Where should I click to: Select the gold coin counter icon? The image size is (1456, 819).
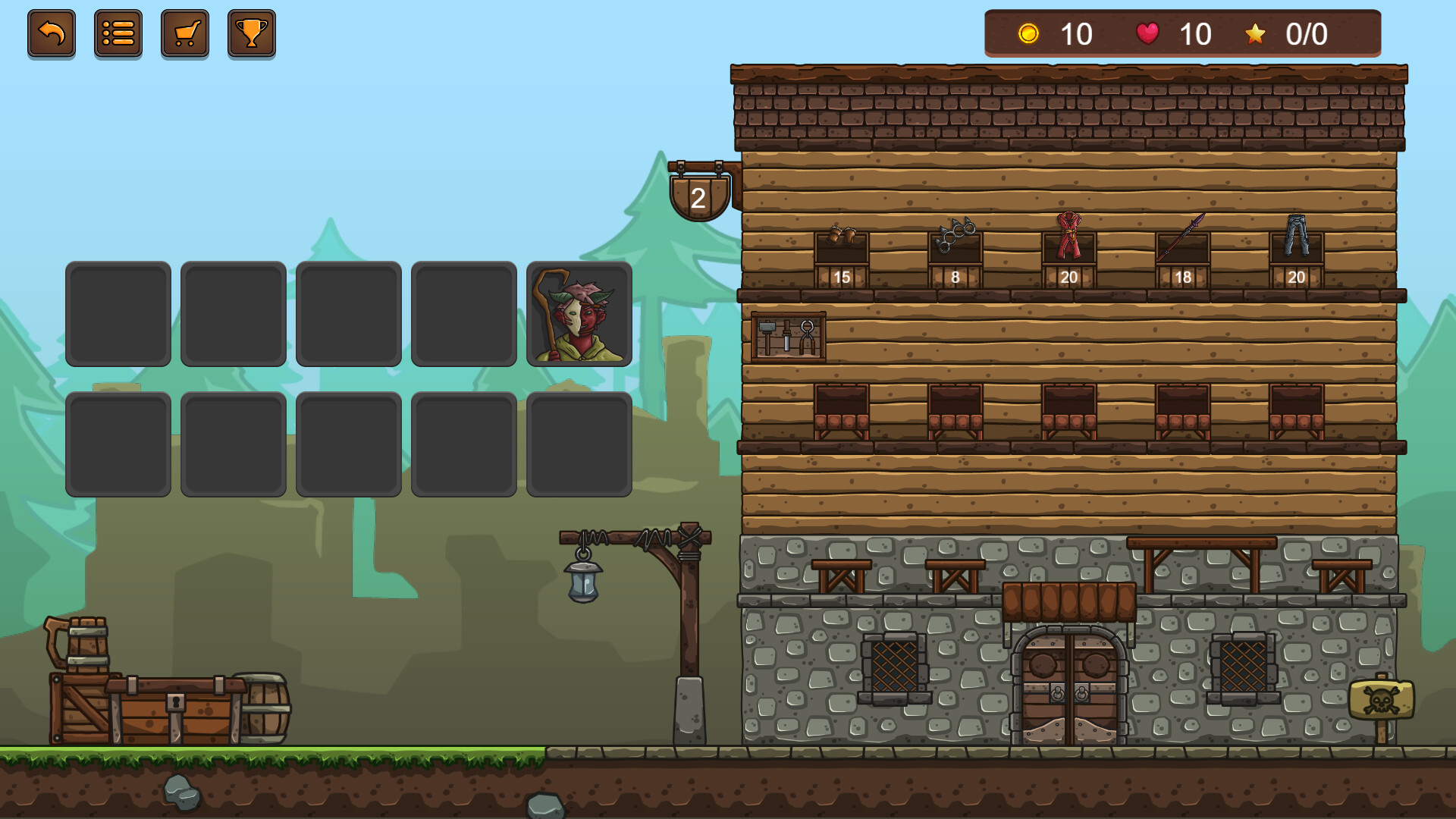click(x=1029, y=34)
